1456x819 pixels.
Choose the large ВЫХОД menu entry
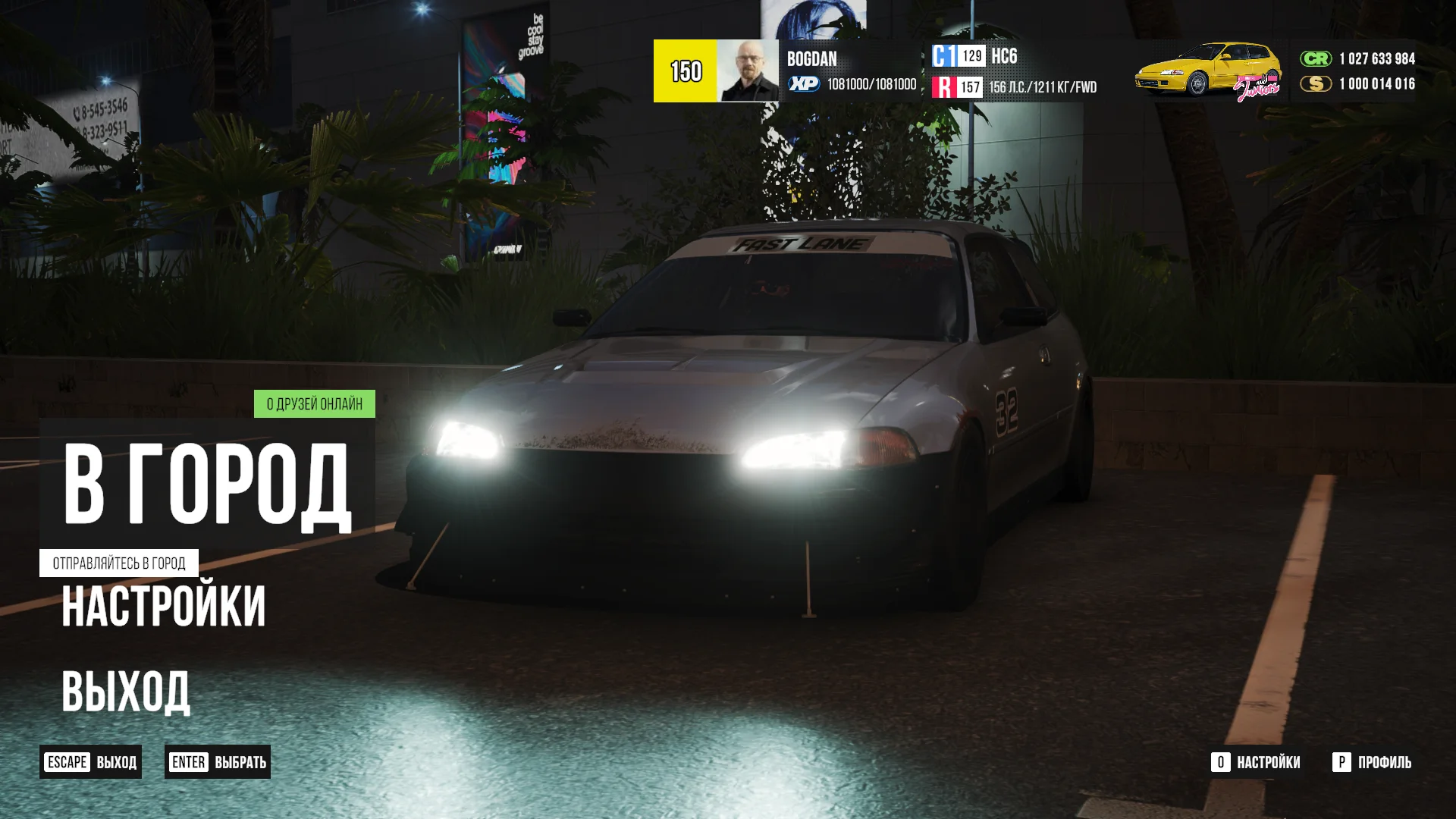coord(126,691)
